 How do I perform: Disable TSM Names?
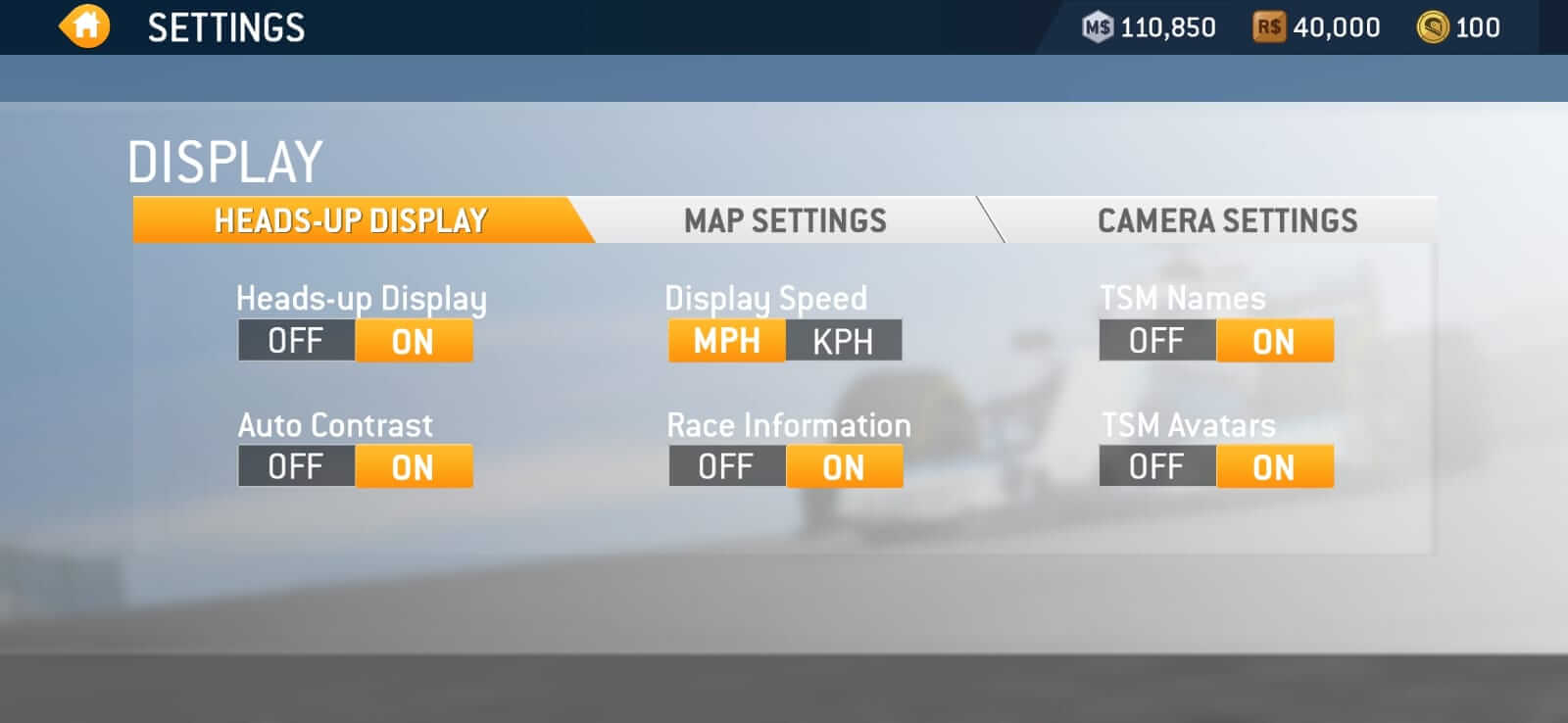(1157, 341)
